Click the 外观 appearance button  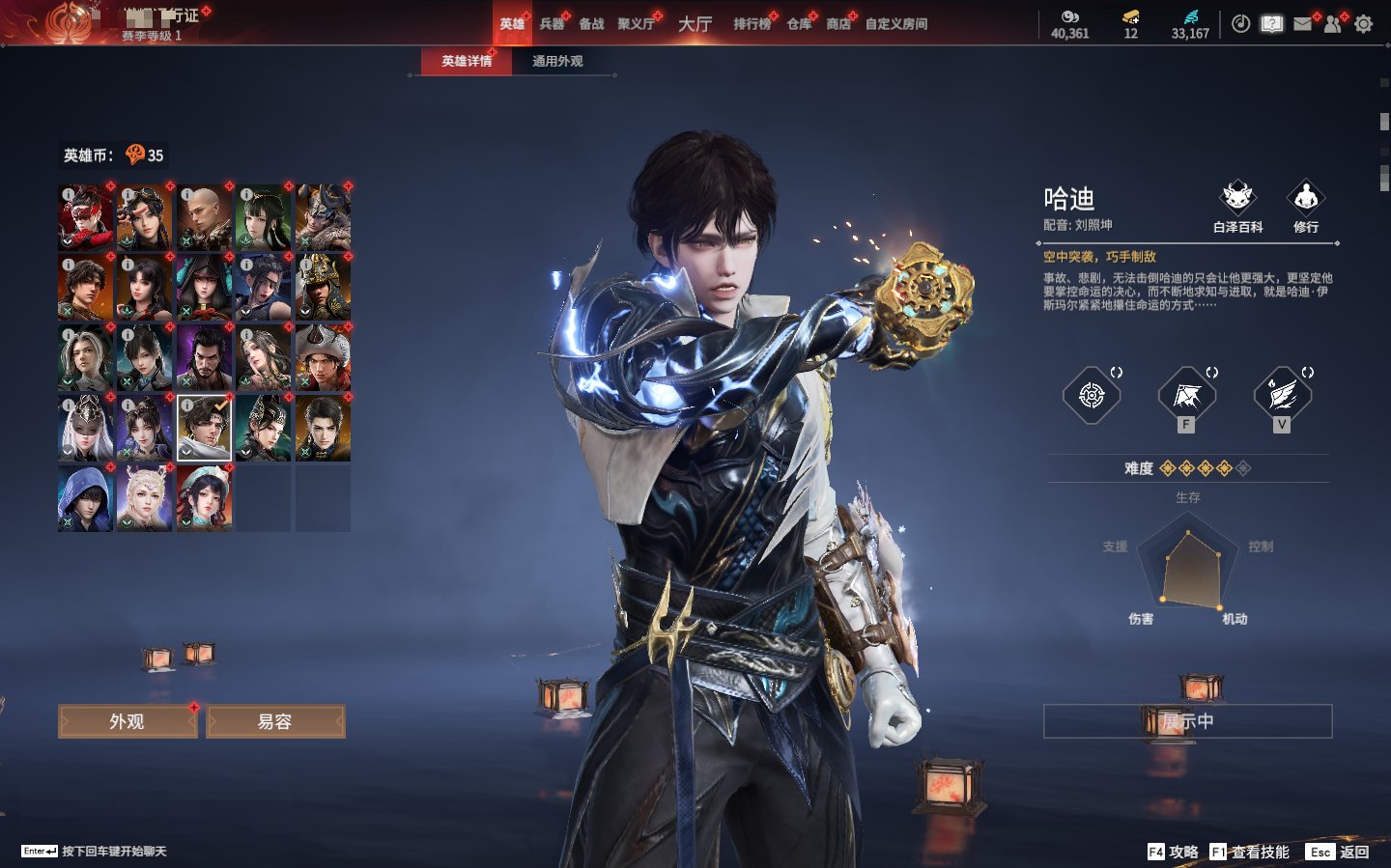pyautogui.click(x=128, y=721)
